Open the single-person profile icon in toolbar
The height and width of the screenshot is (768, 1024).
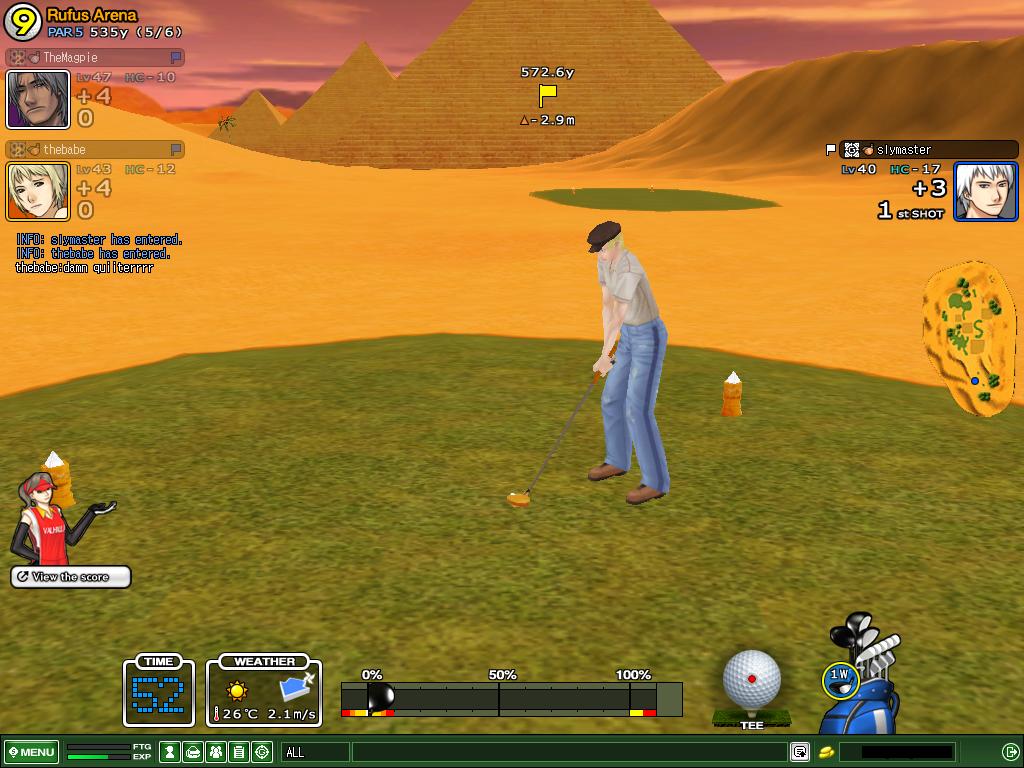click(x=170, y=752)
